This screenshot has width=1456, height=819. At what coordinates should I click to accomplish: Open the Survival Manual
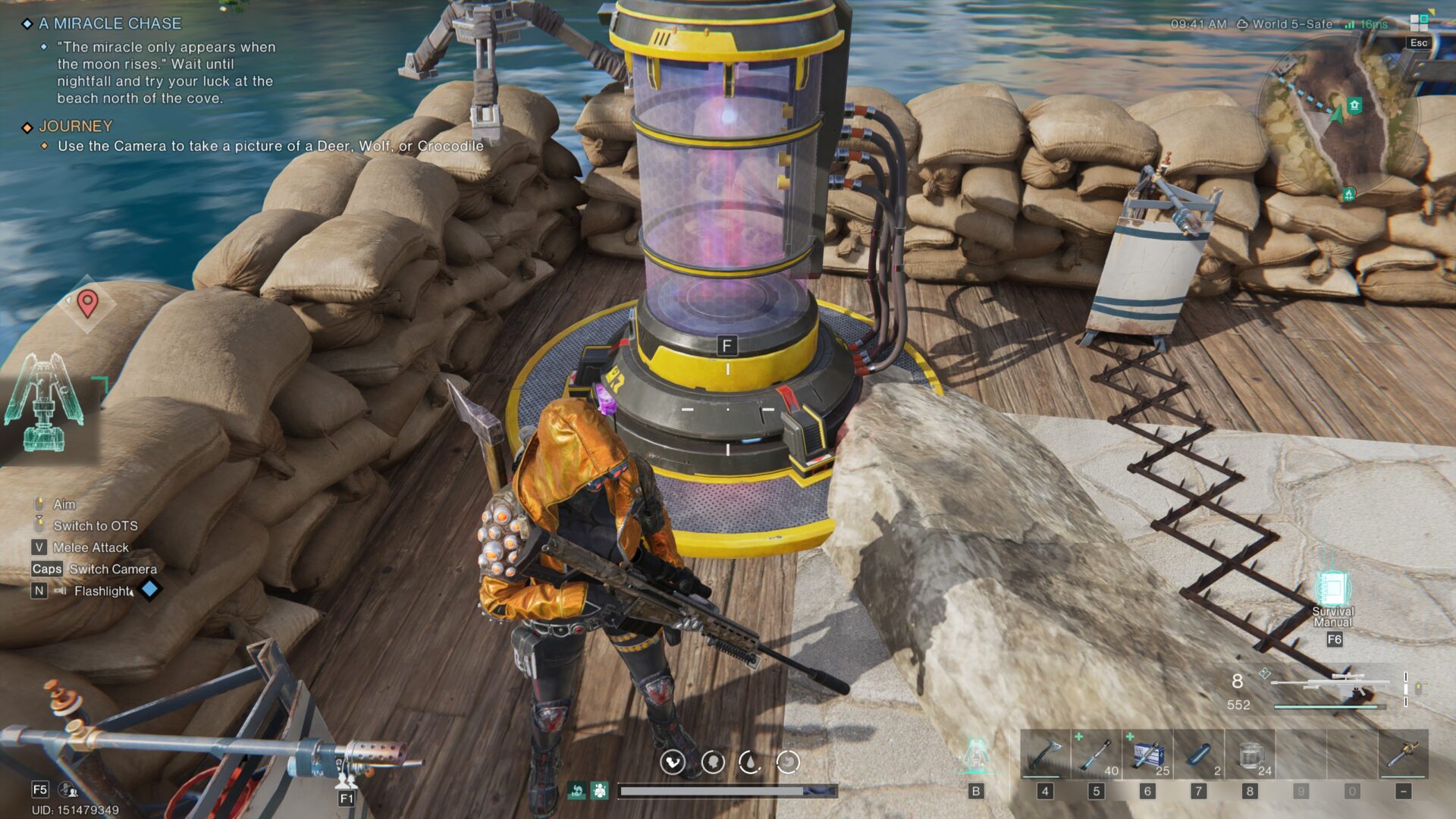click(1332, 591)
